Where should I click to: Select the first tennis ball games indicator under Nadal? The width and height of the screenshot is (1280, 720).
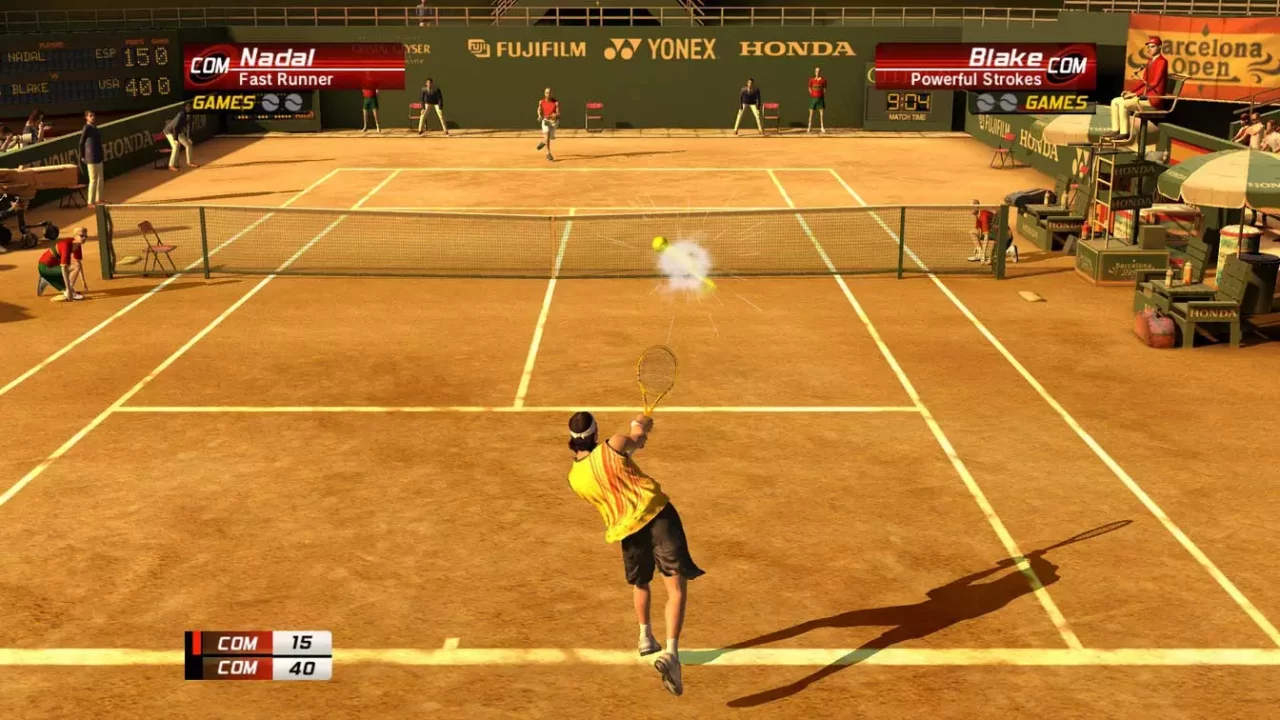[x=271, y=100]
